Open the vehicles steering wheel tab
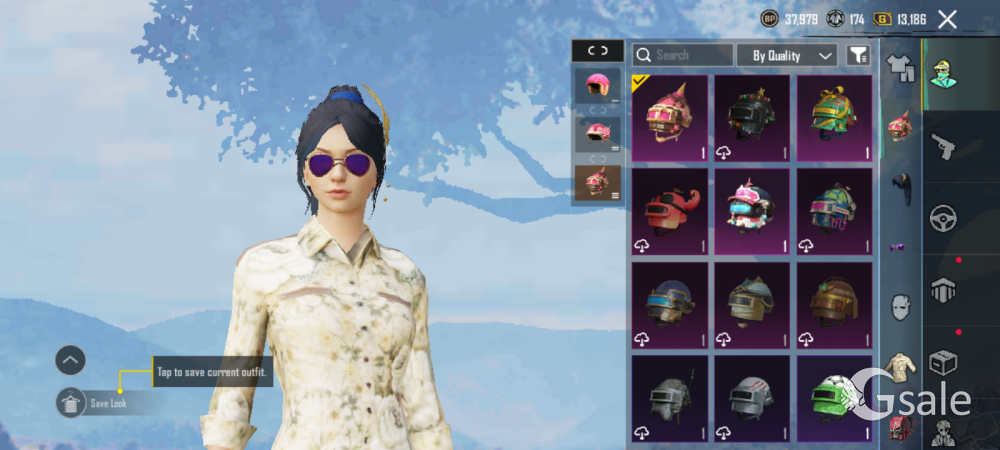 942,218
